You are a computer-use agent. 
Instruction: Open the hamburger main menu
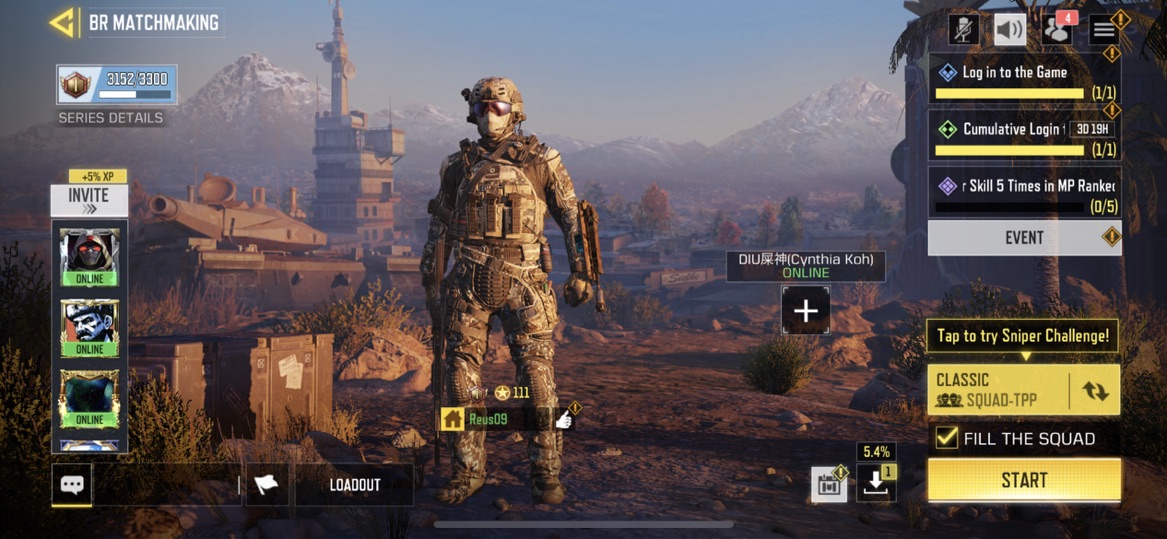coord(1104,29)
